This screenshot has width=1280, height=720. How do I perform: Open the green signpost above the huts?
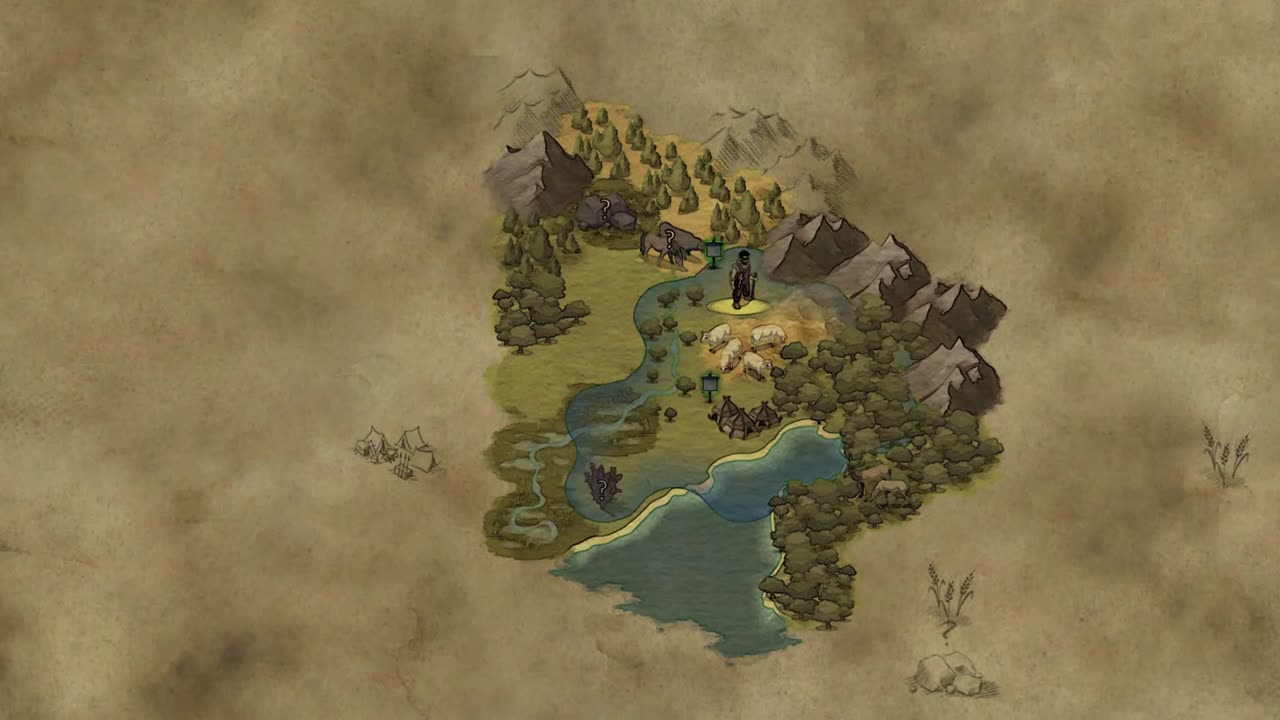click(710, 384)
